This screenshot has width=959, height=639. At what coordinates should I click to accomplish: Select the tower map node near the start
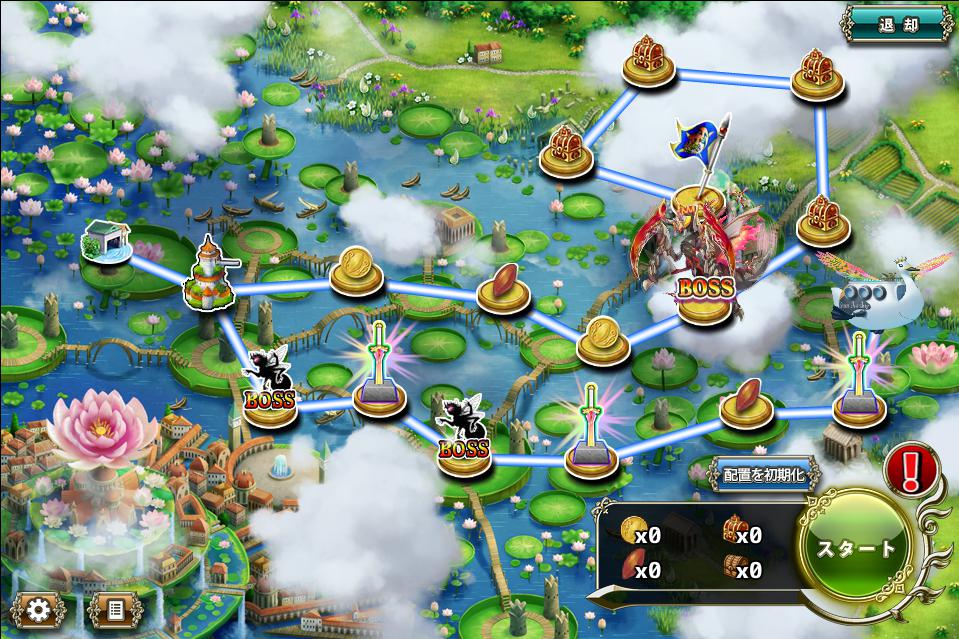tap(208, 275)
